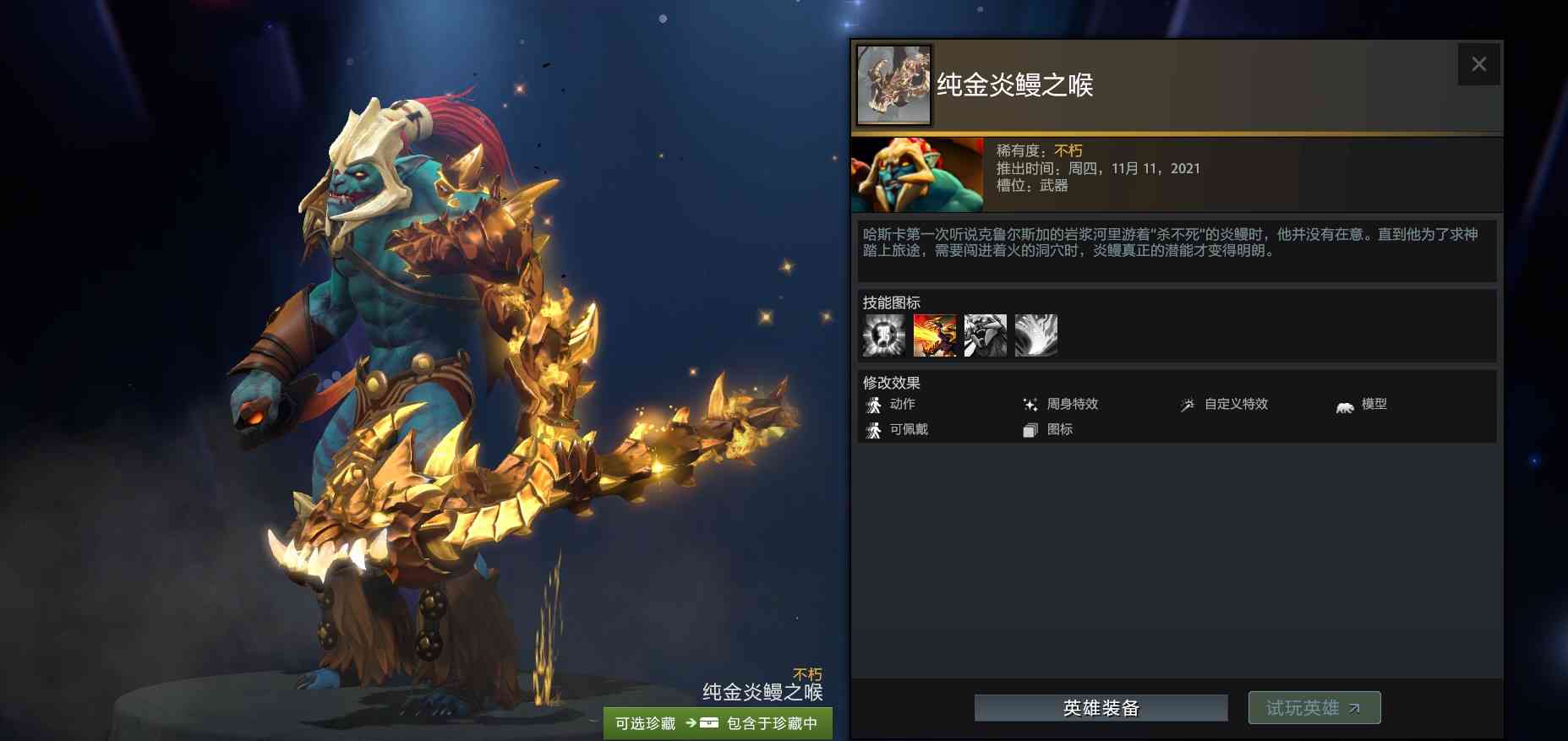Image resolution: width=1568 pixels, height=741 pixels.
Task: Click the 图标 layered icons symbol
Action: (x=1030, y=429)
